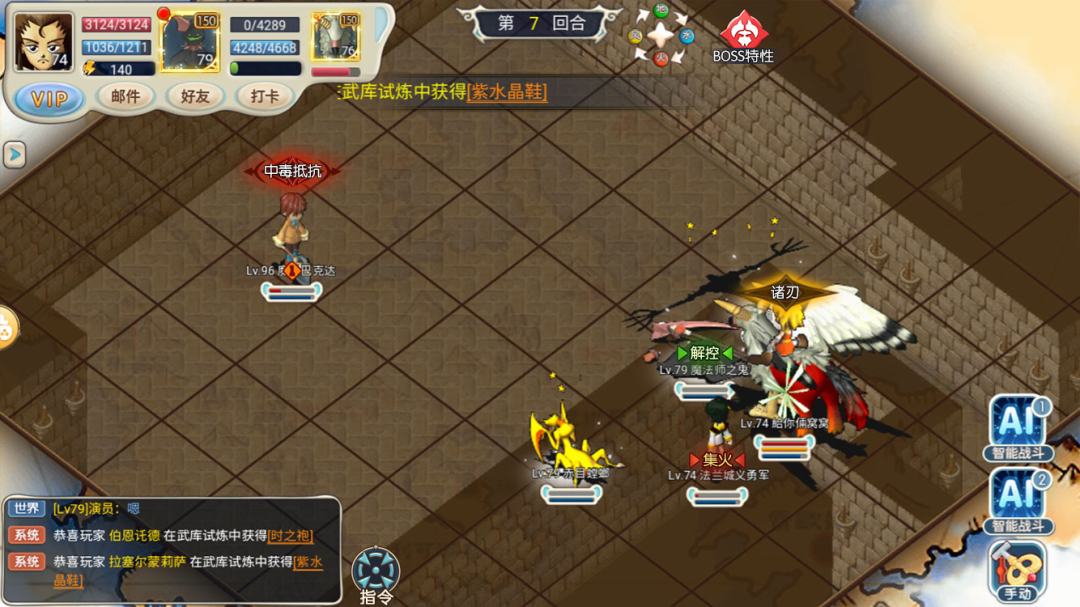Image resolution: width=1080 pixels, height=607 pixels.
Task: Select the player character portrait
Action: (x=44, y=42)
